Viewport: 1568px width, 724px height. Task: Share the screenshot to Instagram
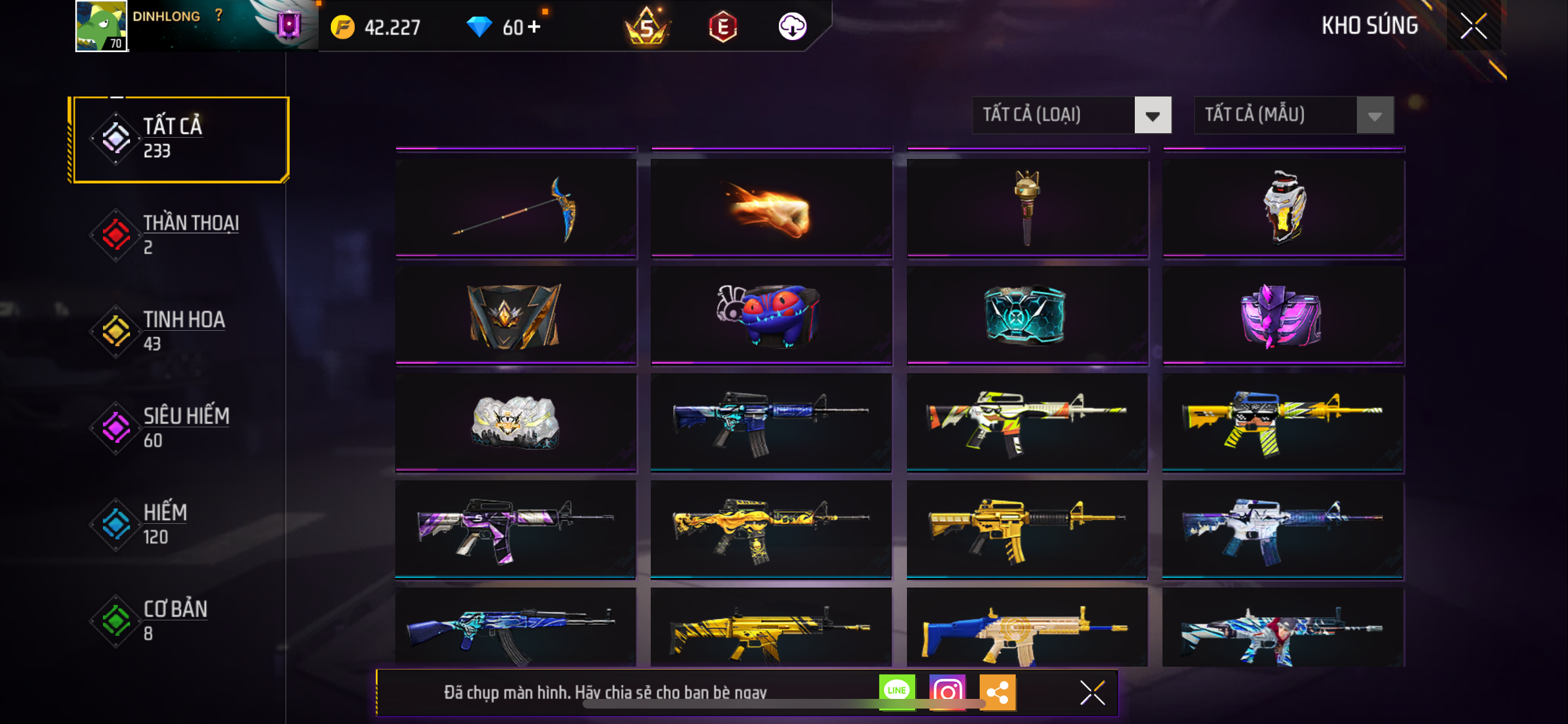coord(947,692)
